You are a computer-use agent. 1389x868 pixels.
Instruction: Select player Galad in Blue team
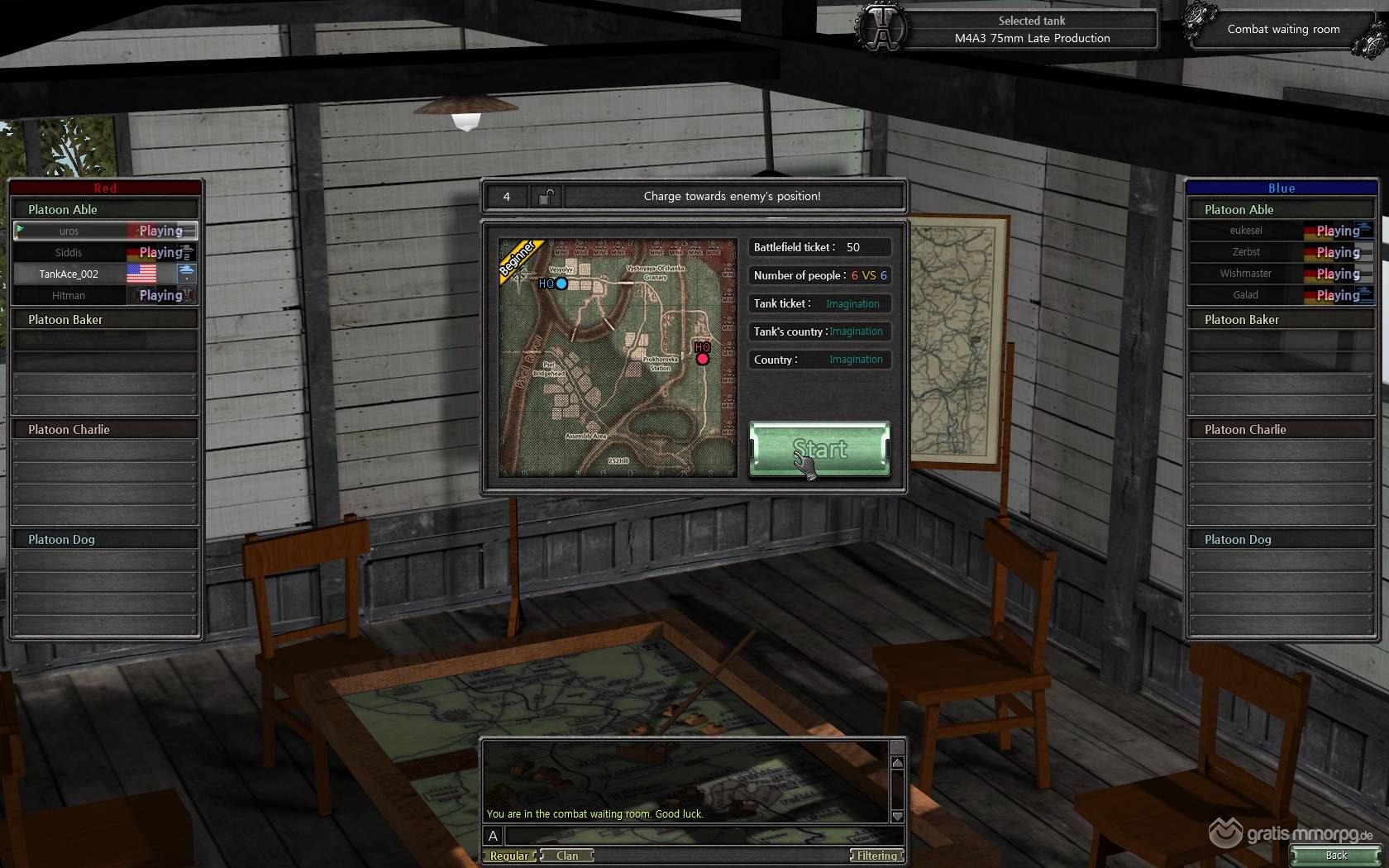tap(1246, 295)
